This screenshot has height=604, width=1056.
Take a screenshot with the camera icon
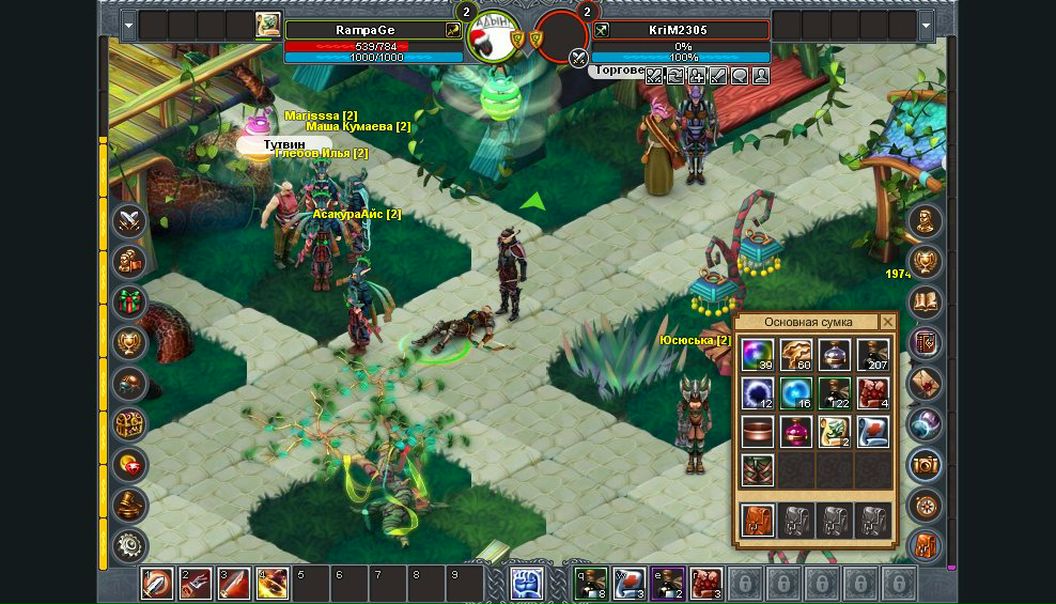point(925,464)
